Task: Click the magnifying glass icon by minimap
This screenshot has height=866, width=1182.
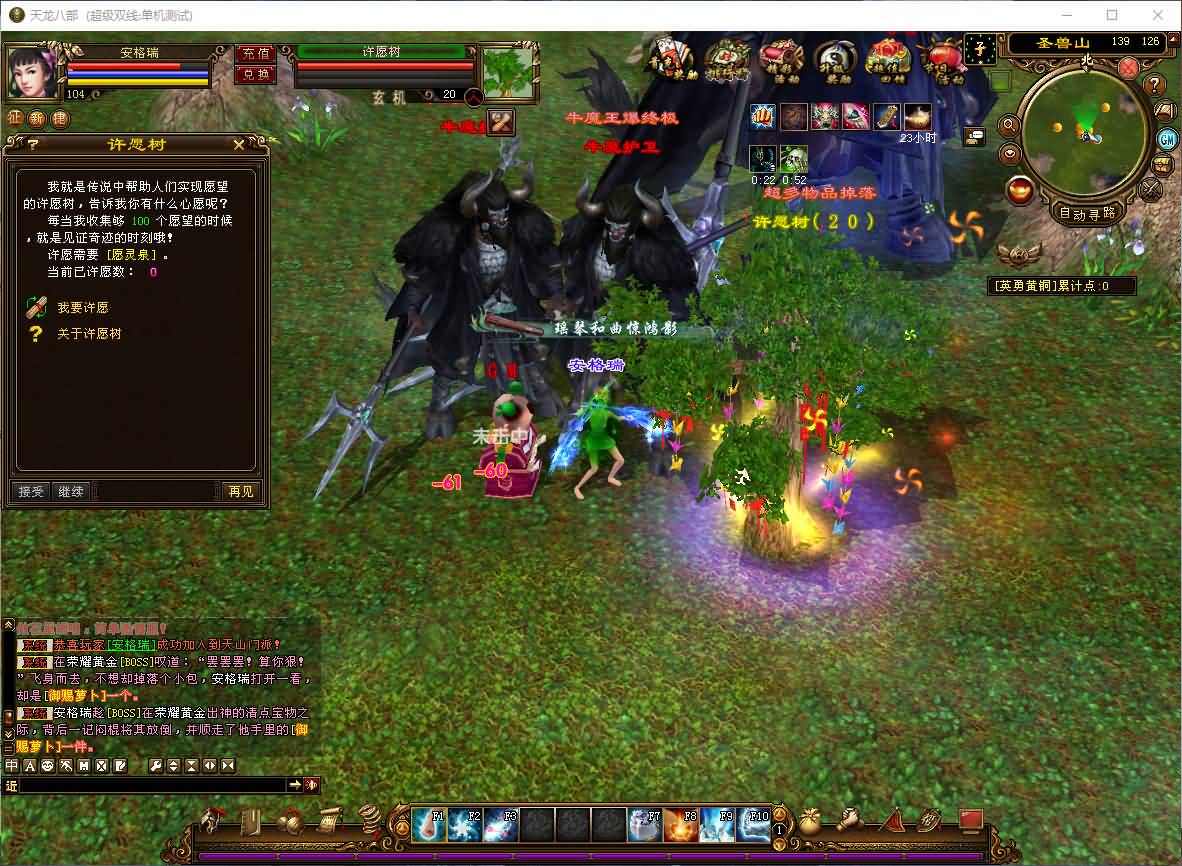Action: [x=1008, y=126]
